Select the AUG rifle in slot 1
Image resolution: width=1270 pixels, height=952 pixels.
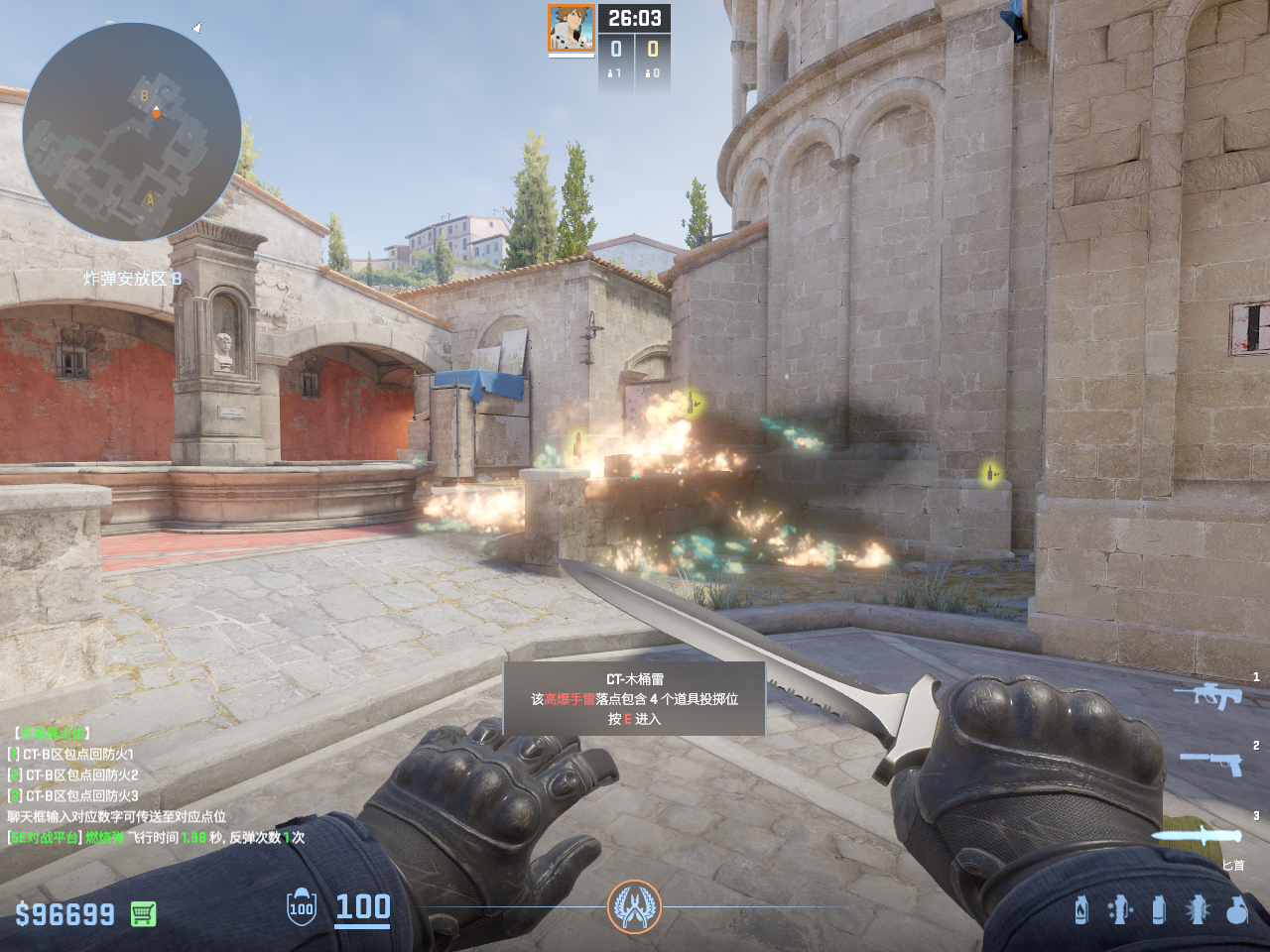[x=1208, y=695]
